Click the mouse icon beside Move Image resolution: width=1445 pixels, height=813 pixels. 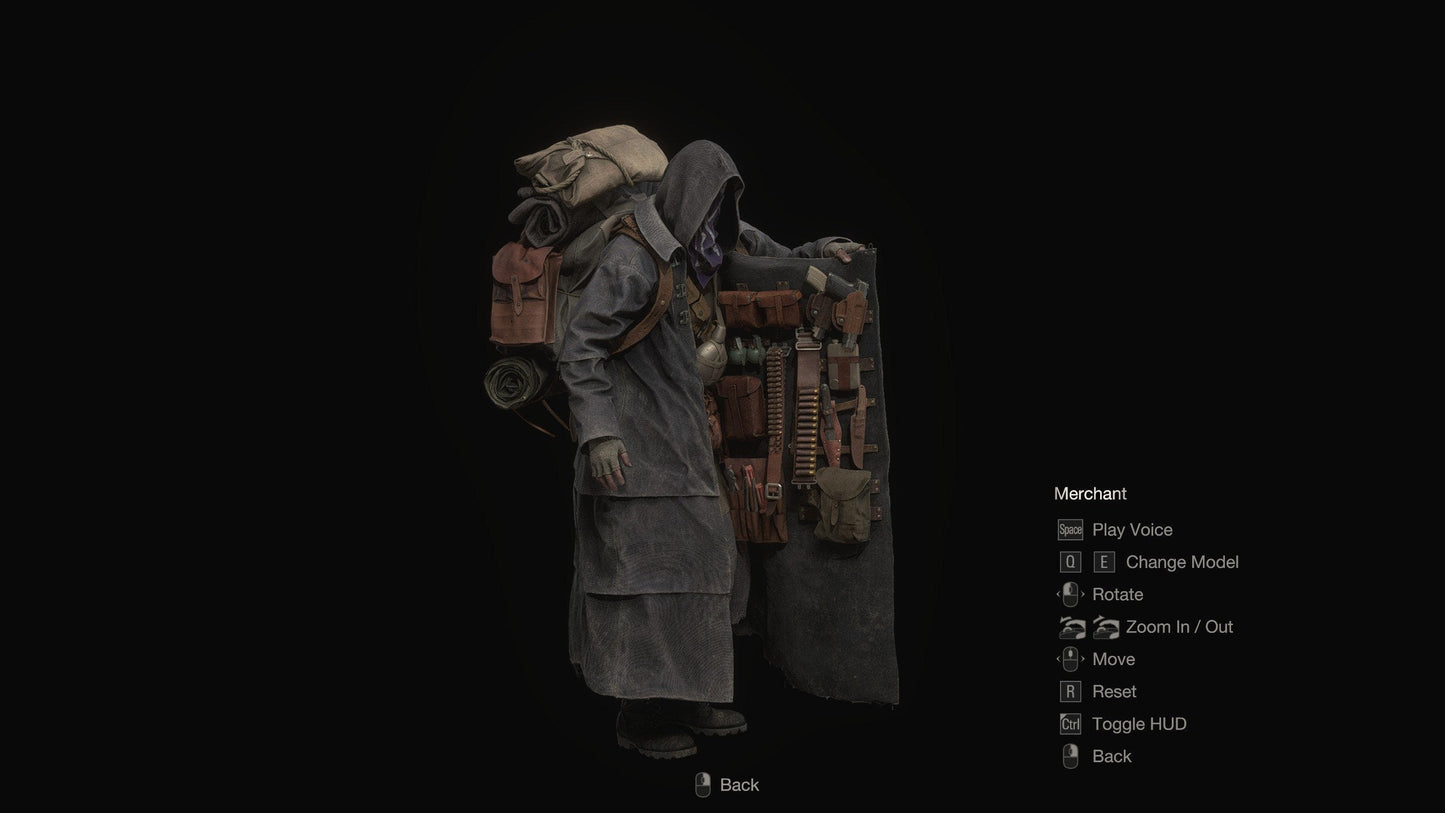tap(1068, 657)
